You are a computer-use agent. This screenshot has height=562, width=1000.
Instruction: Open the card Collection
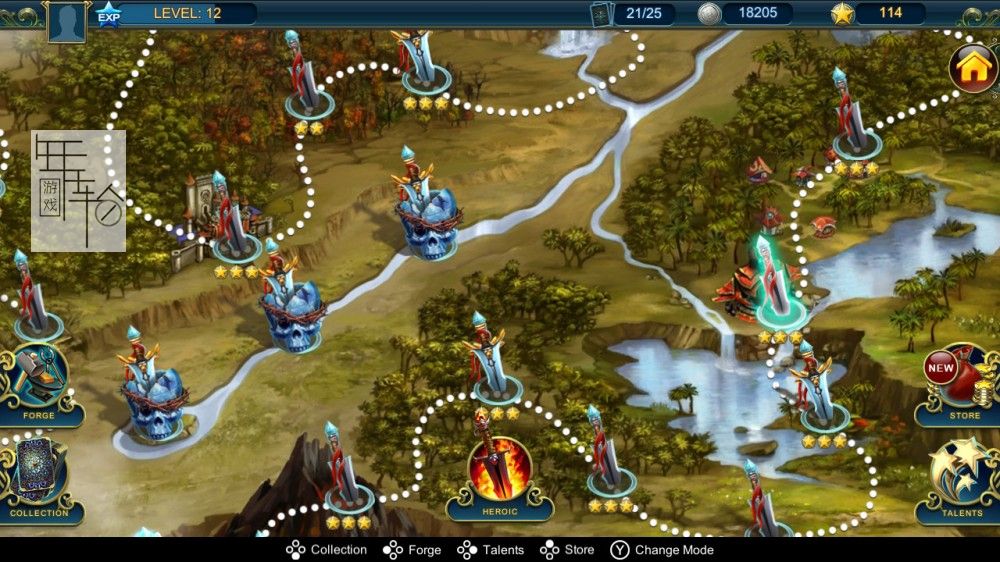[x=38, y=477]
